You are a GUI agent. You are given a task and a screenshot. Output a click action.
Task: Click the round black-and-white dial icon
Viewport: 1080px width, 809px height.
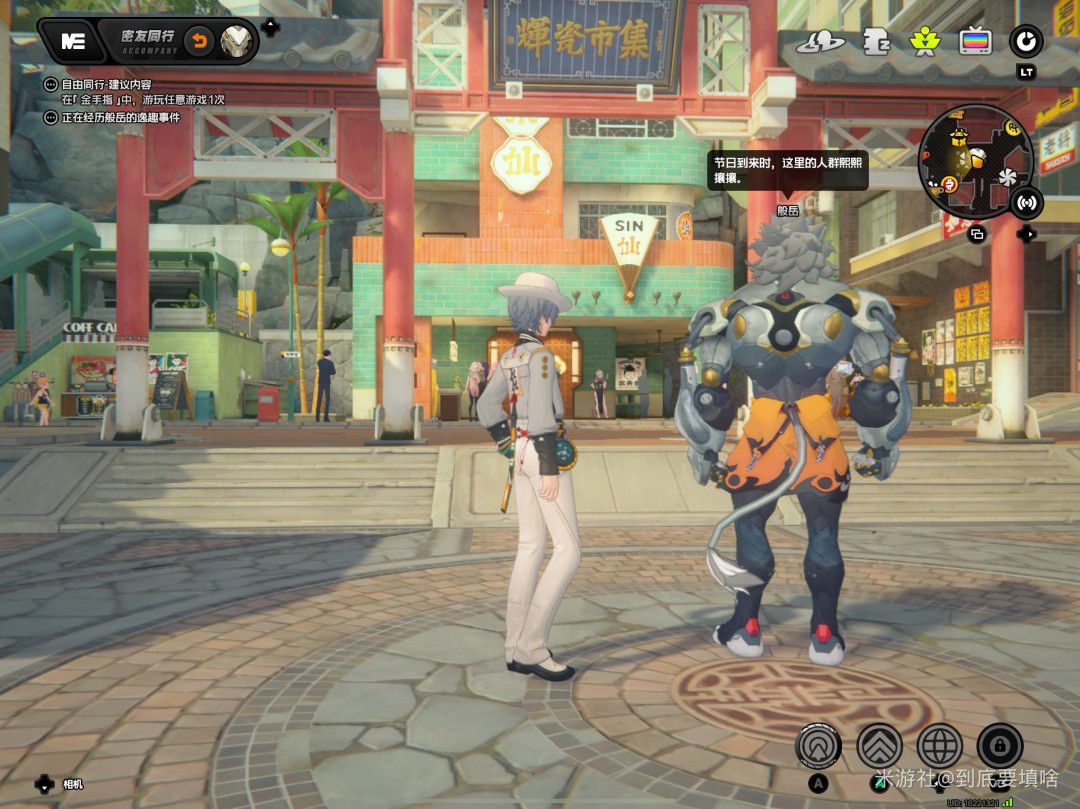coord(1026,42)
